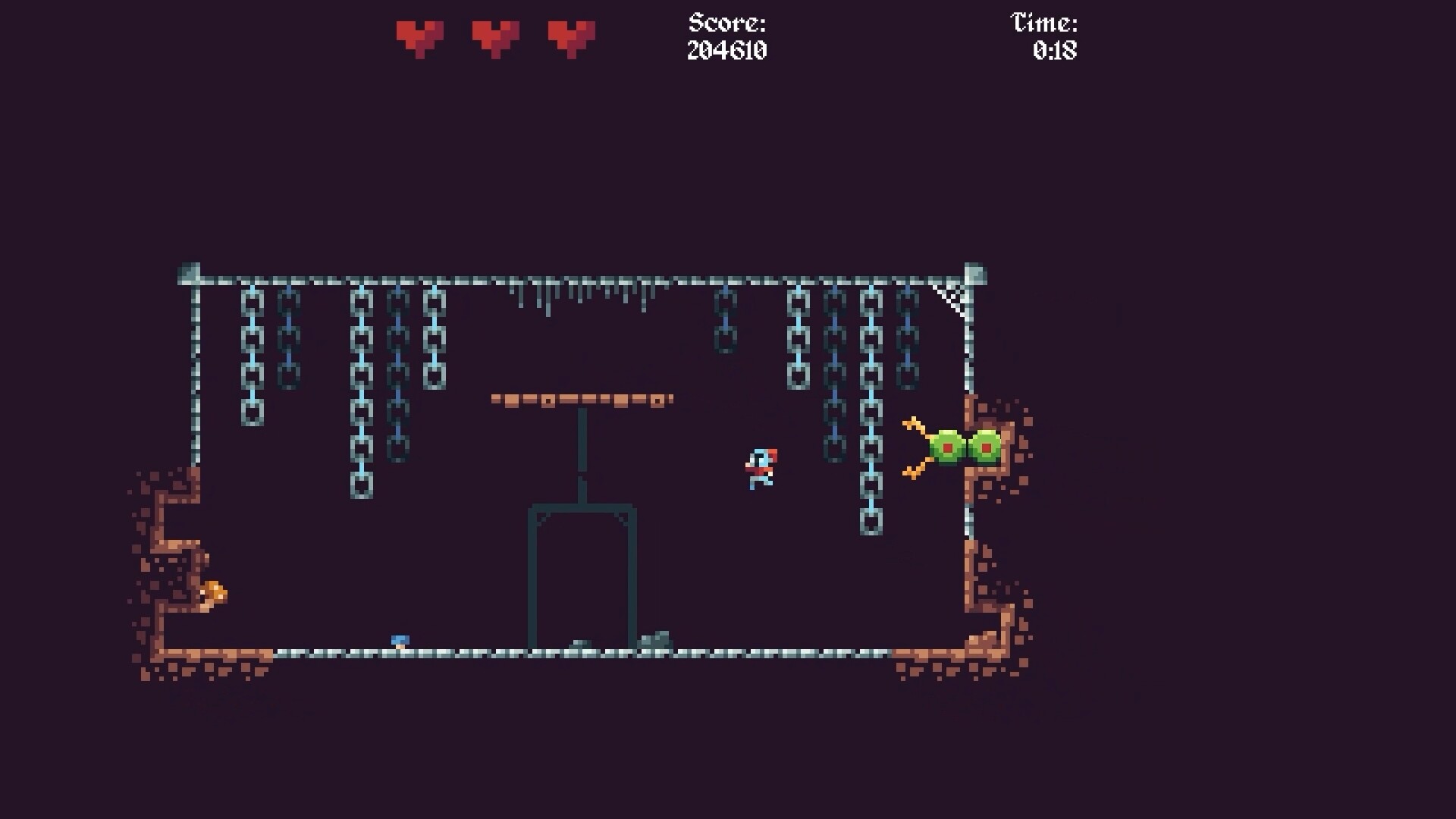Select the middle health heart icon
This screenshot has height=819, width=1456.
point(496,36)
